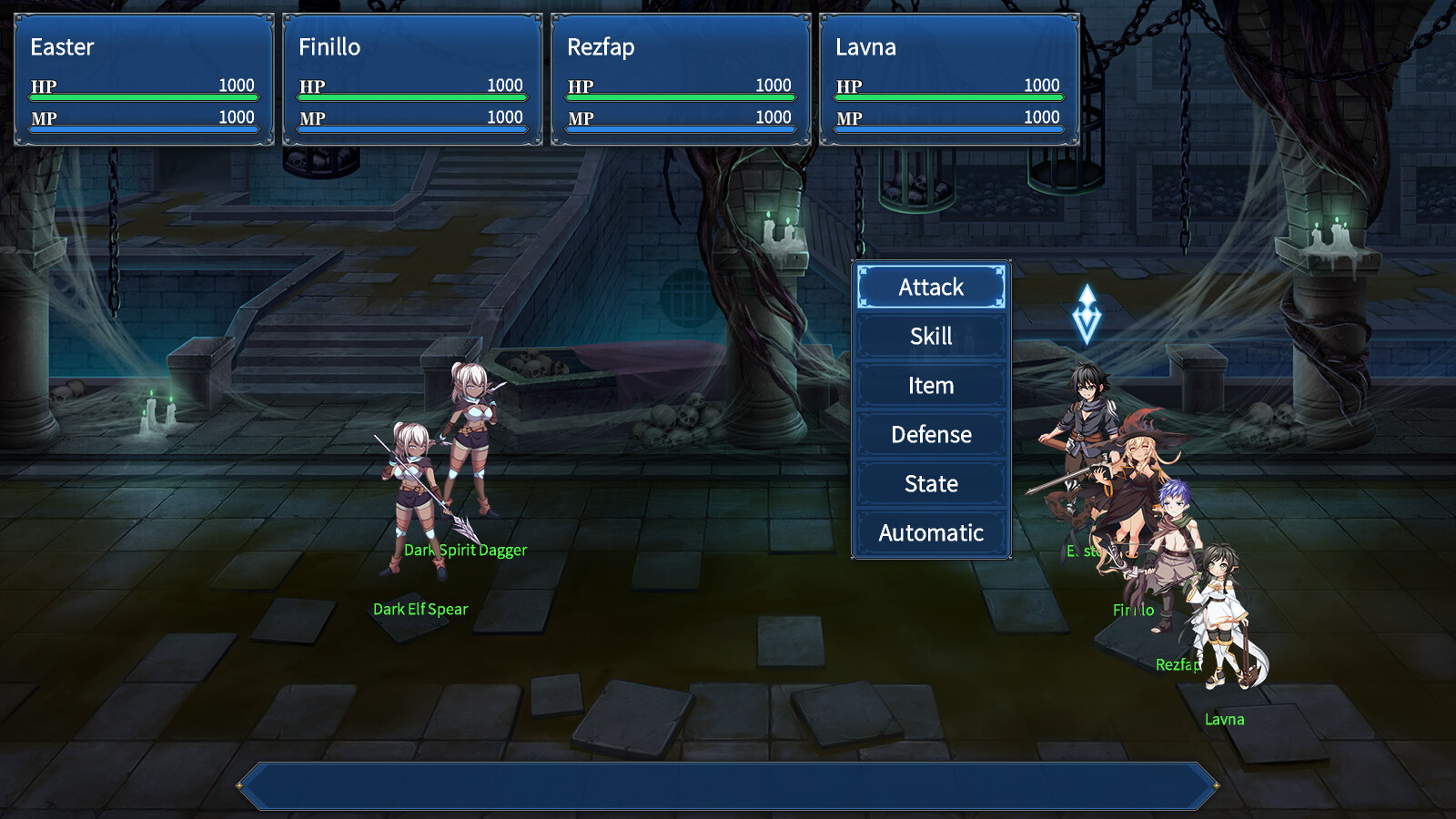The image size is (1456, 819).
Task: Select Easter's status window
Action: click(x=143, y=77)
